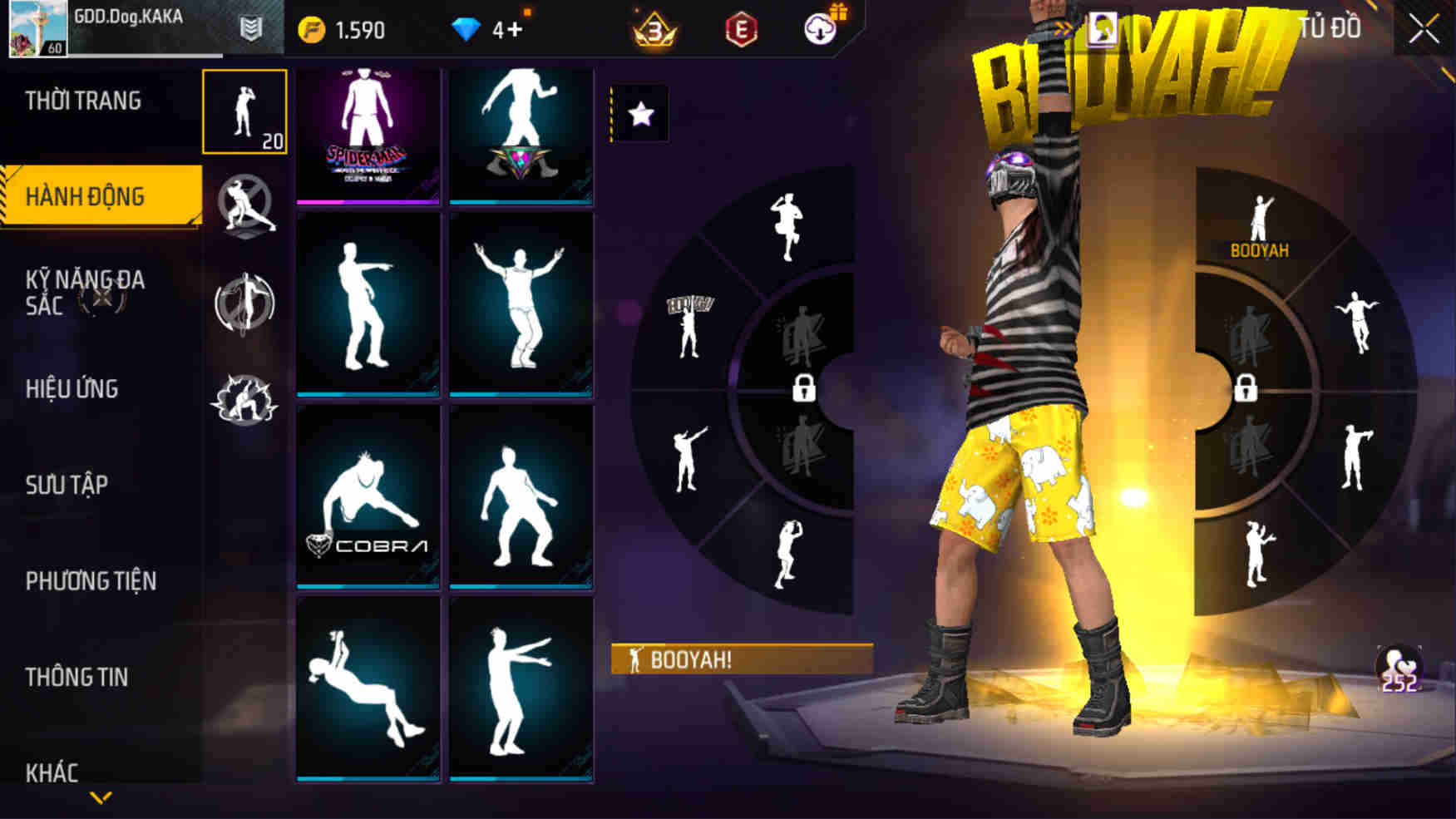Switch to the THỜI TRANG tab
The image size is (1456, 819).
(85, 100)
